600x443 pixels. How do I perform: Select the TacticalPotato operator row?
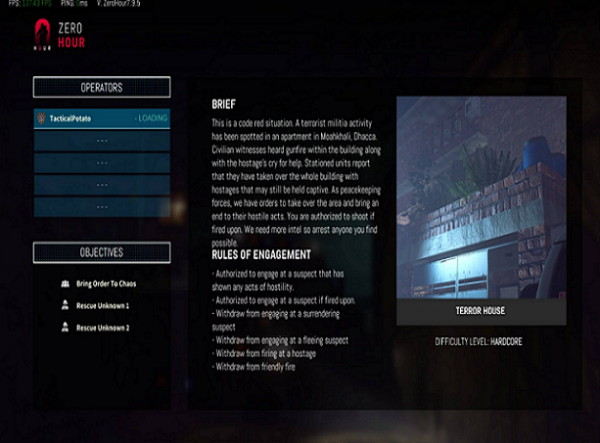101,118
